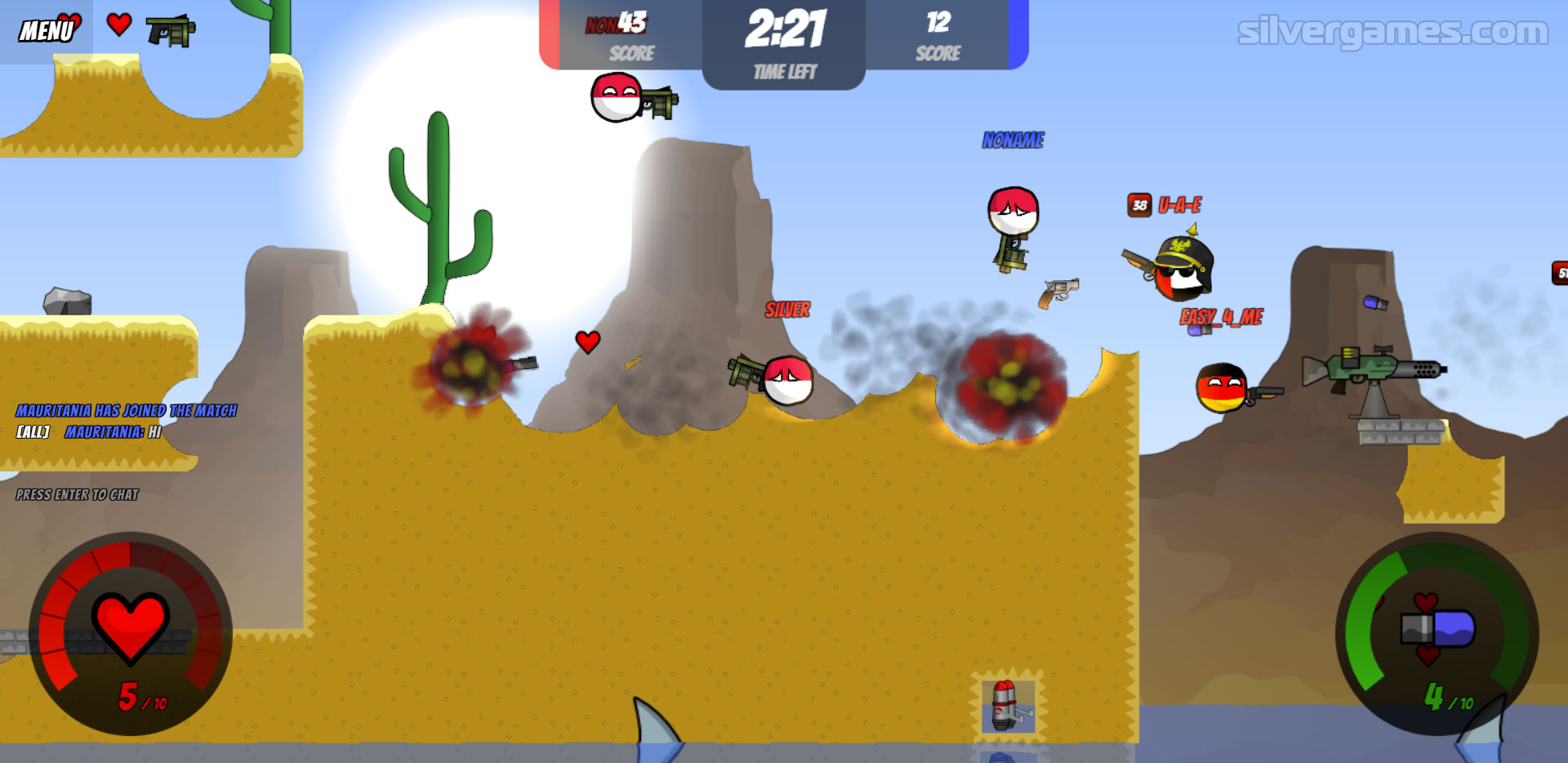Open the MENU button
Screen dimensions: 1568x763
tap(46, 31)
